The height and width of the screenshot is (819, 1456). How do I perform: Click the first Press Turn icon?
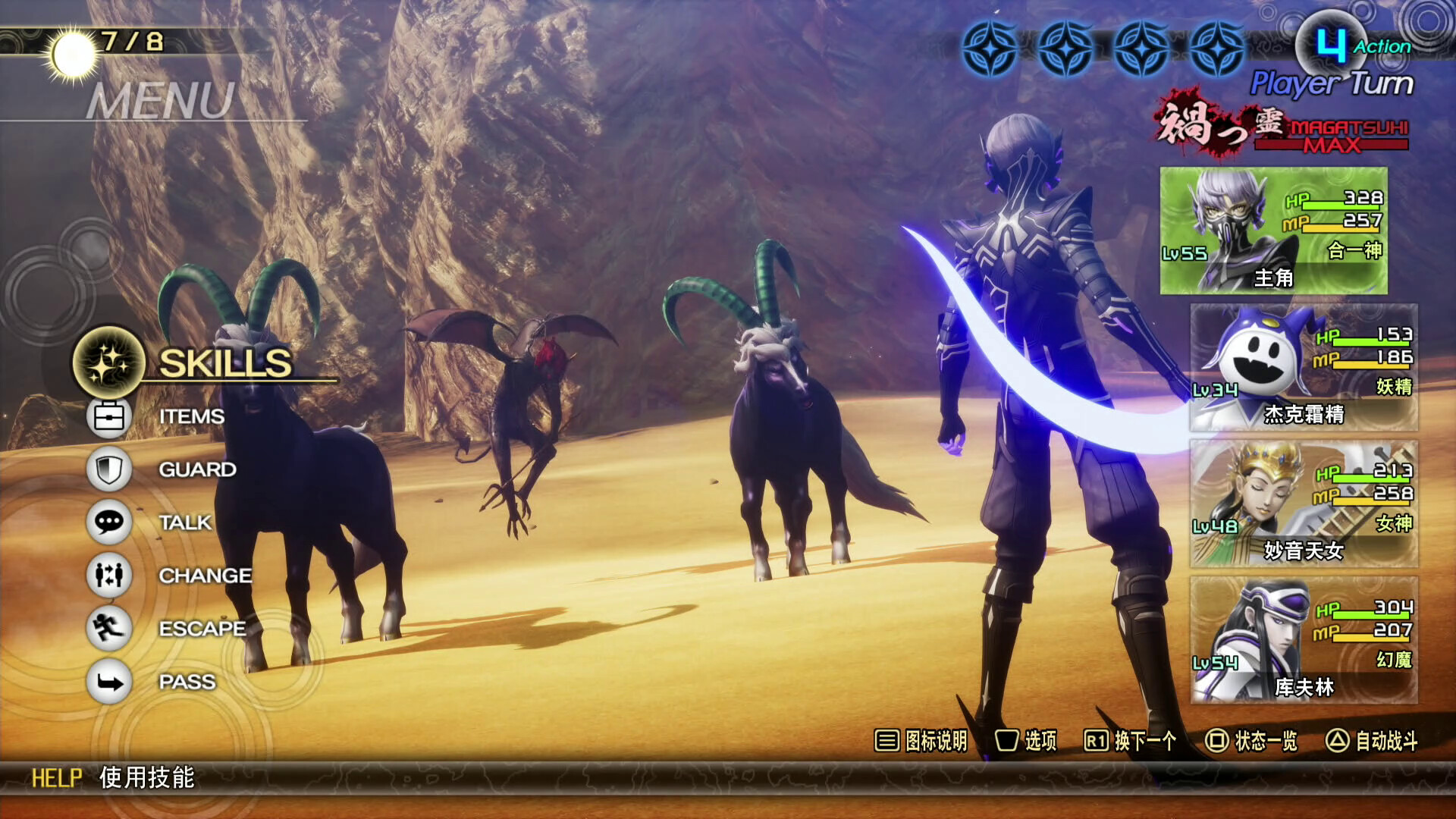[991, 47]
